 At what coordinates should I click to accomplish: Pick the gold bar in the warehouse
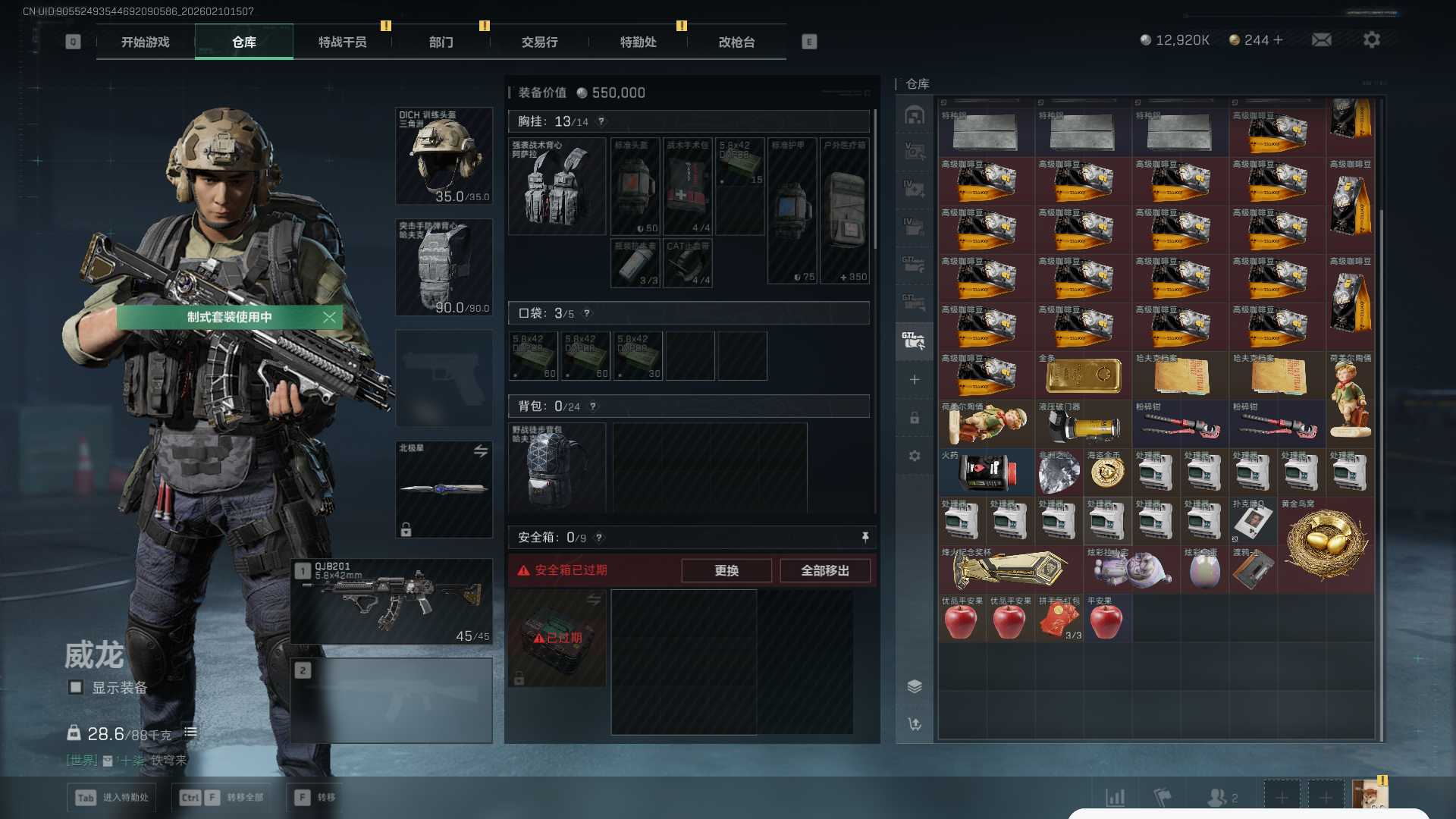(1083, 375)
